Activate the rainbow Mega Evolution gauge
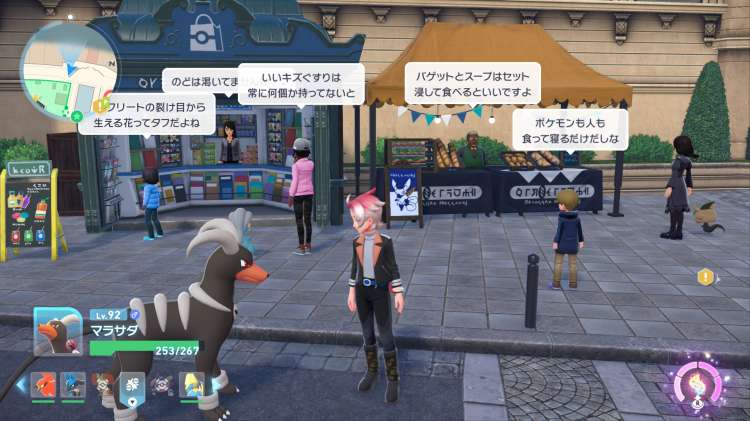 pos(697,384)
